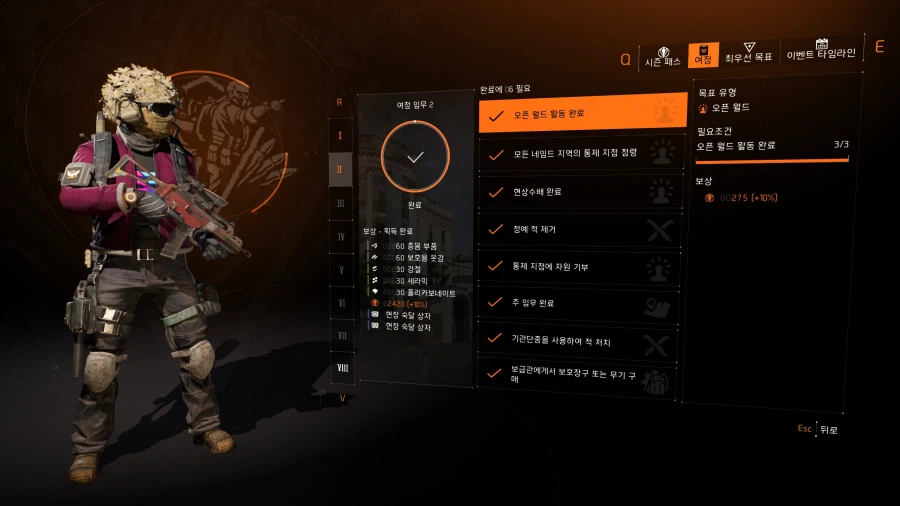
Task: Switch to the 시즌 패스 tab
Action: (662, 55)
